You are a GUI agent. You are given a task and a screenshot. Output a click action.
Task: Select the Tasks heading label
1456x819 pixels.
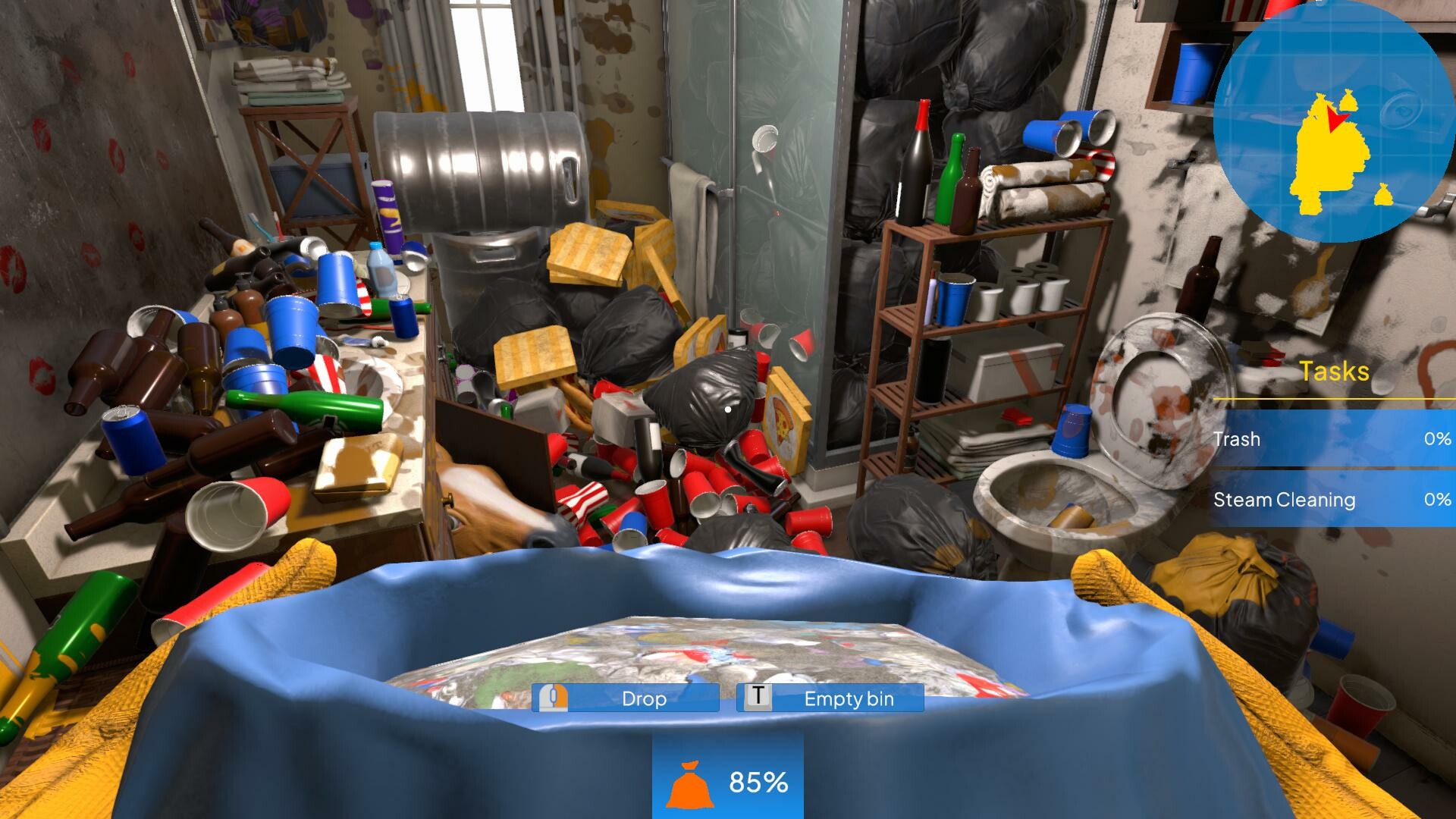point(1334,372)
